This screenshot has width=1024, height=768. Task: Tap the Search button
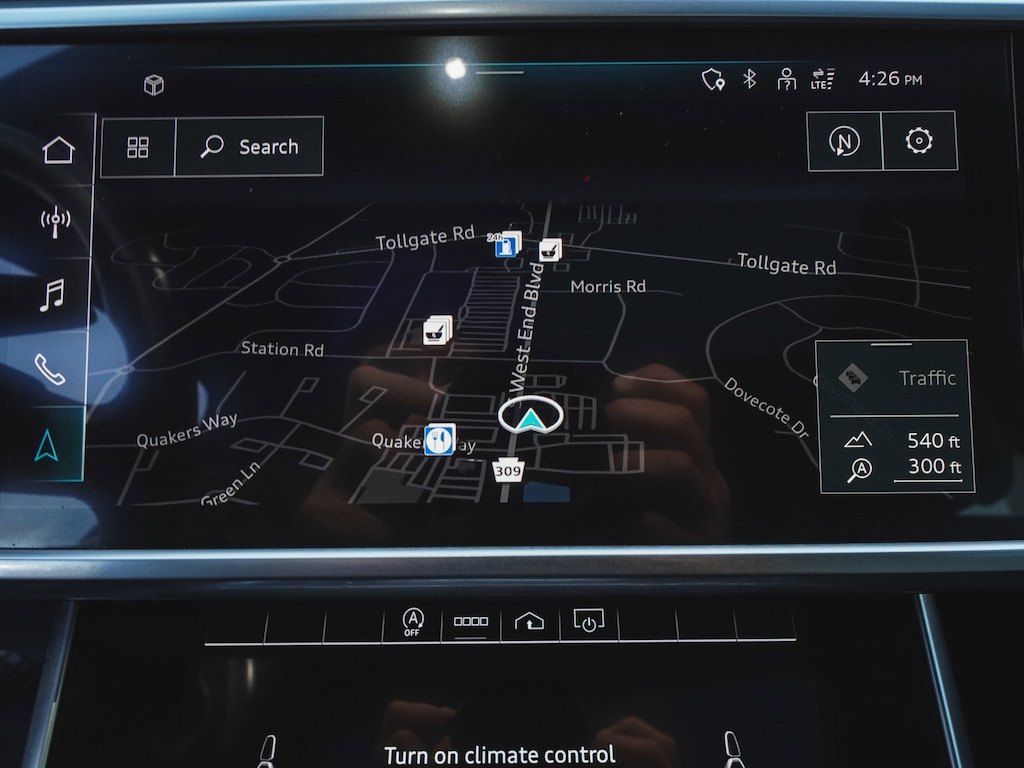point(249,147)
